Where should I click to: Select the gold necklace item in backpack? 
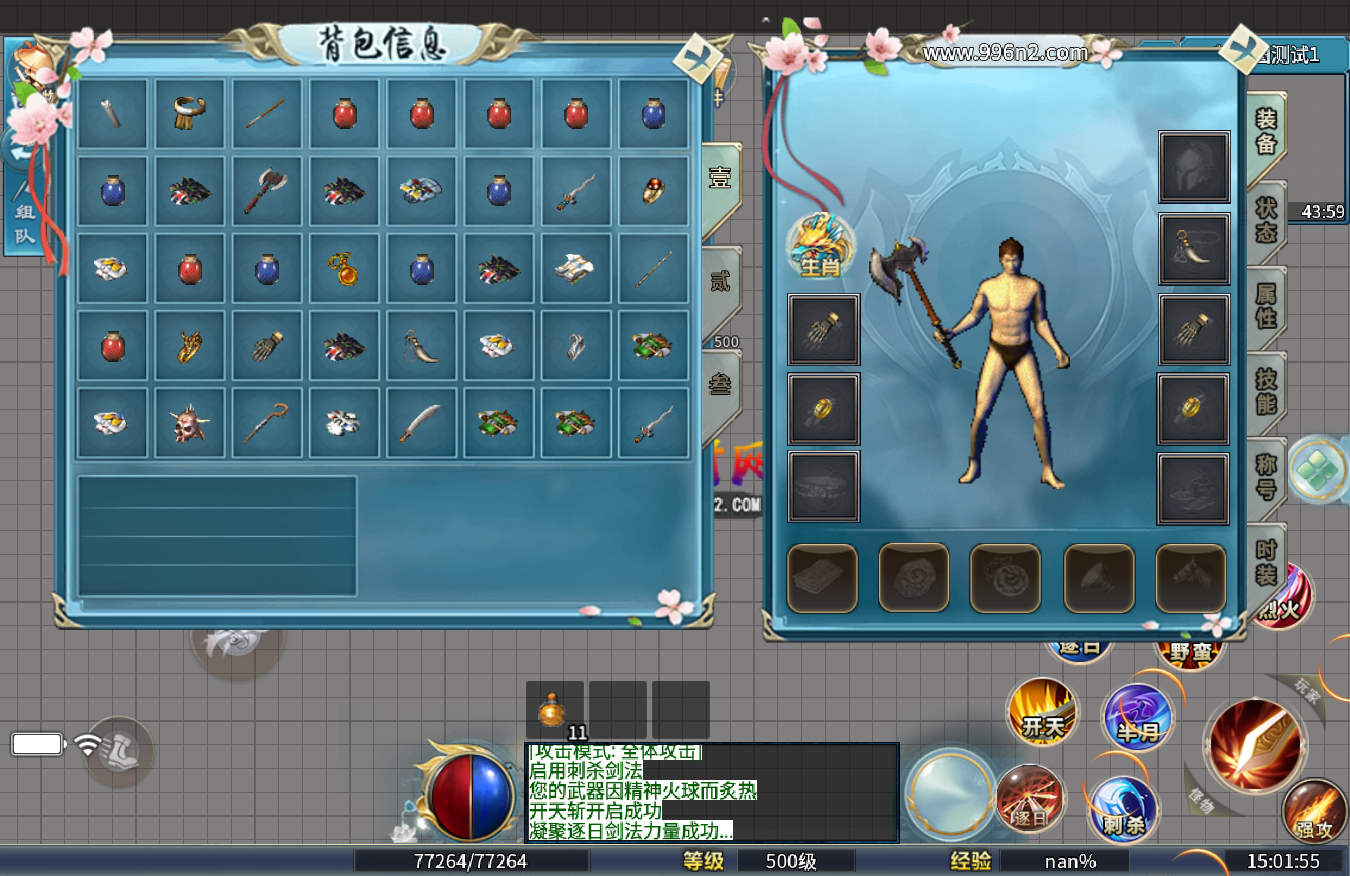[x=343, y=268]
